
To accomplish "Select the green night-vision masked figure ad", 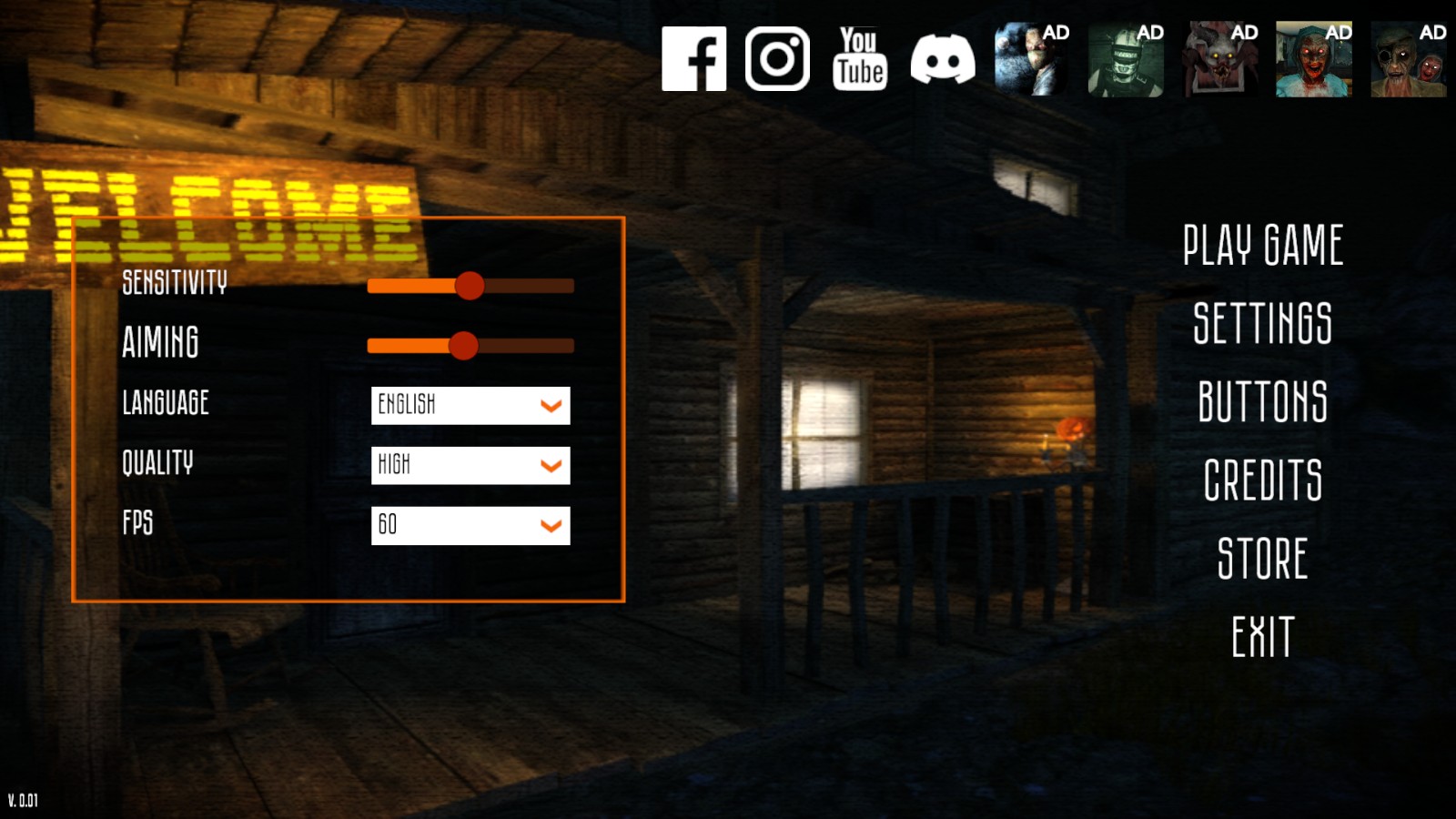I will tap(1126, 60).
